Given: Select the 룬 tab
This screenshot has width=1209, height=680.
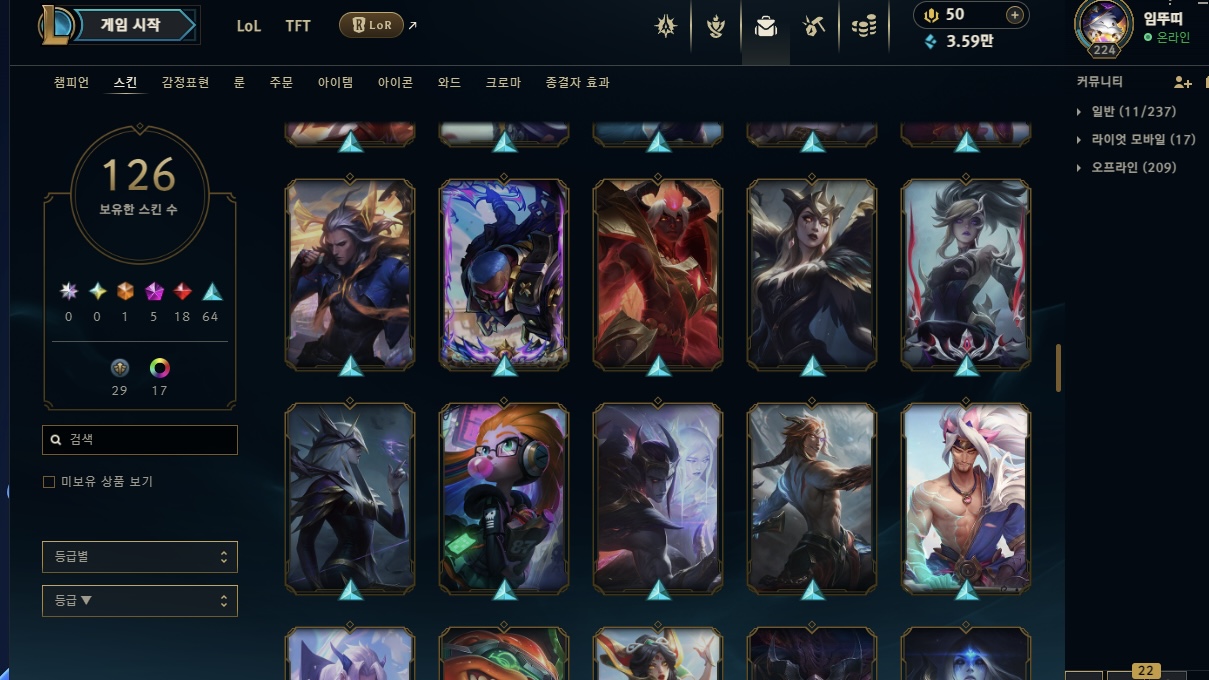Looking at the screenshot, I should click(239, 83).
